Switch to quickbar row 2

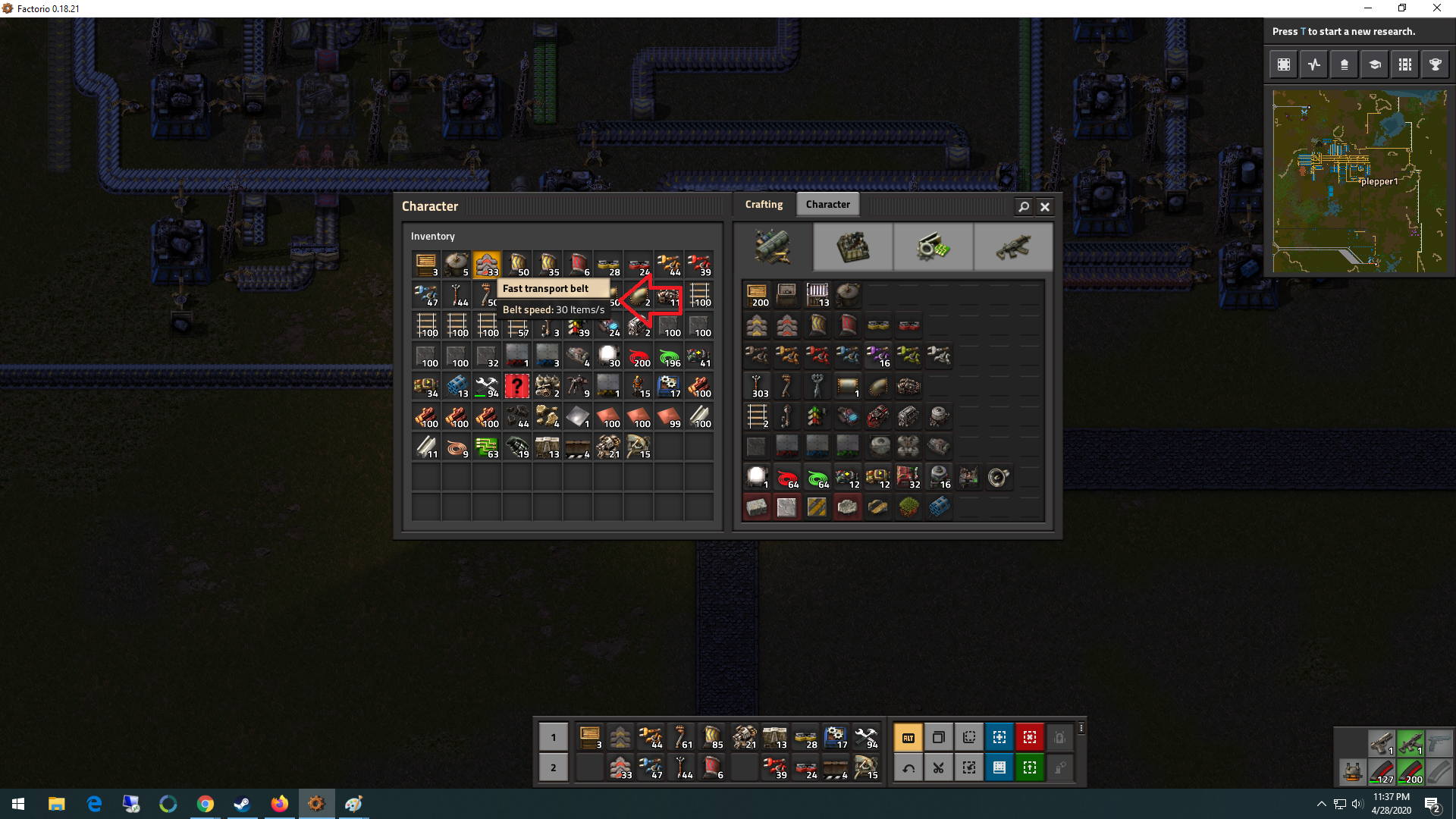(553, 767)
